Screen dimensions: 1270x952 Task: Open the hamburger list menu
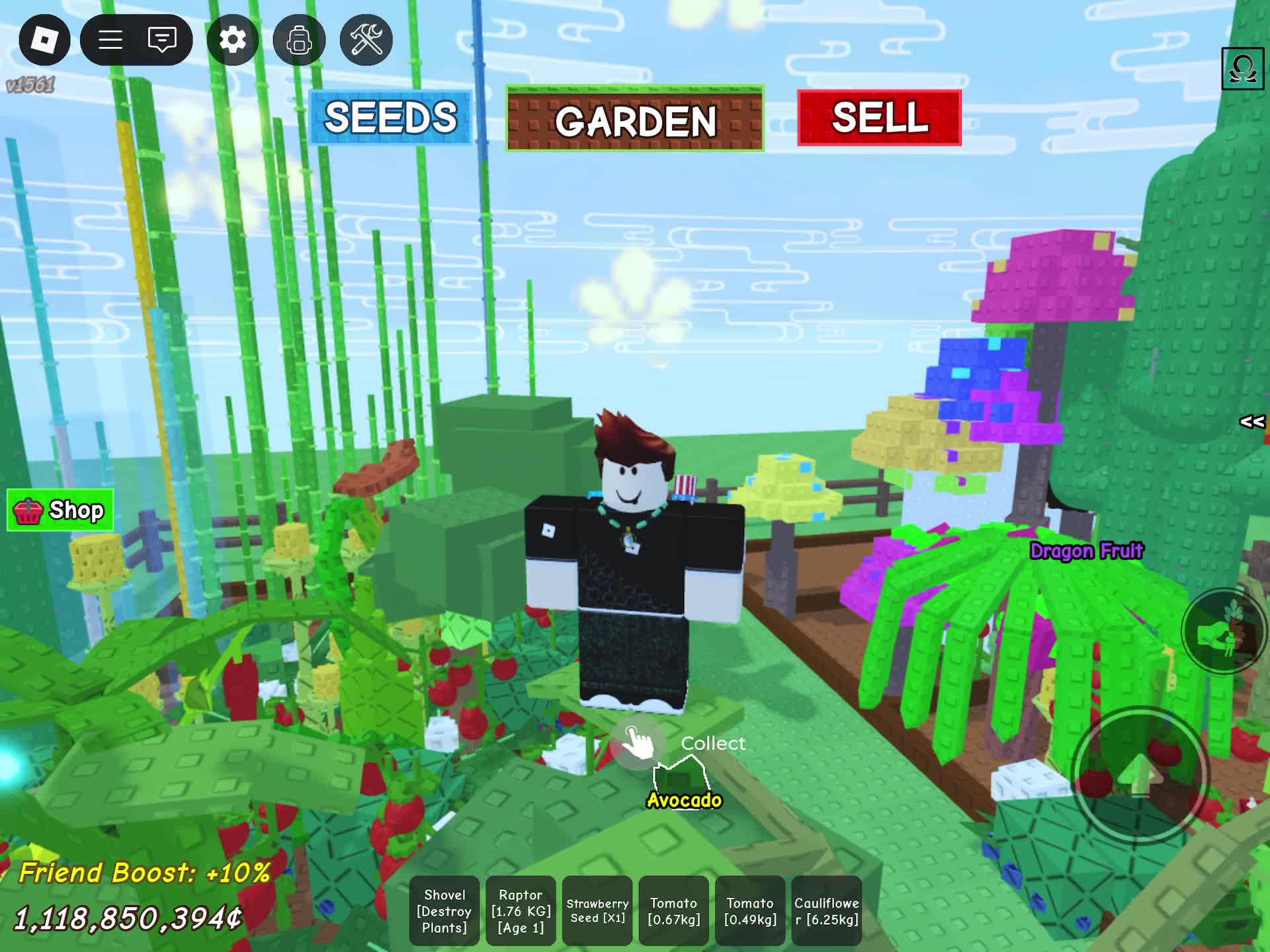[x=110, y=40]
